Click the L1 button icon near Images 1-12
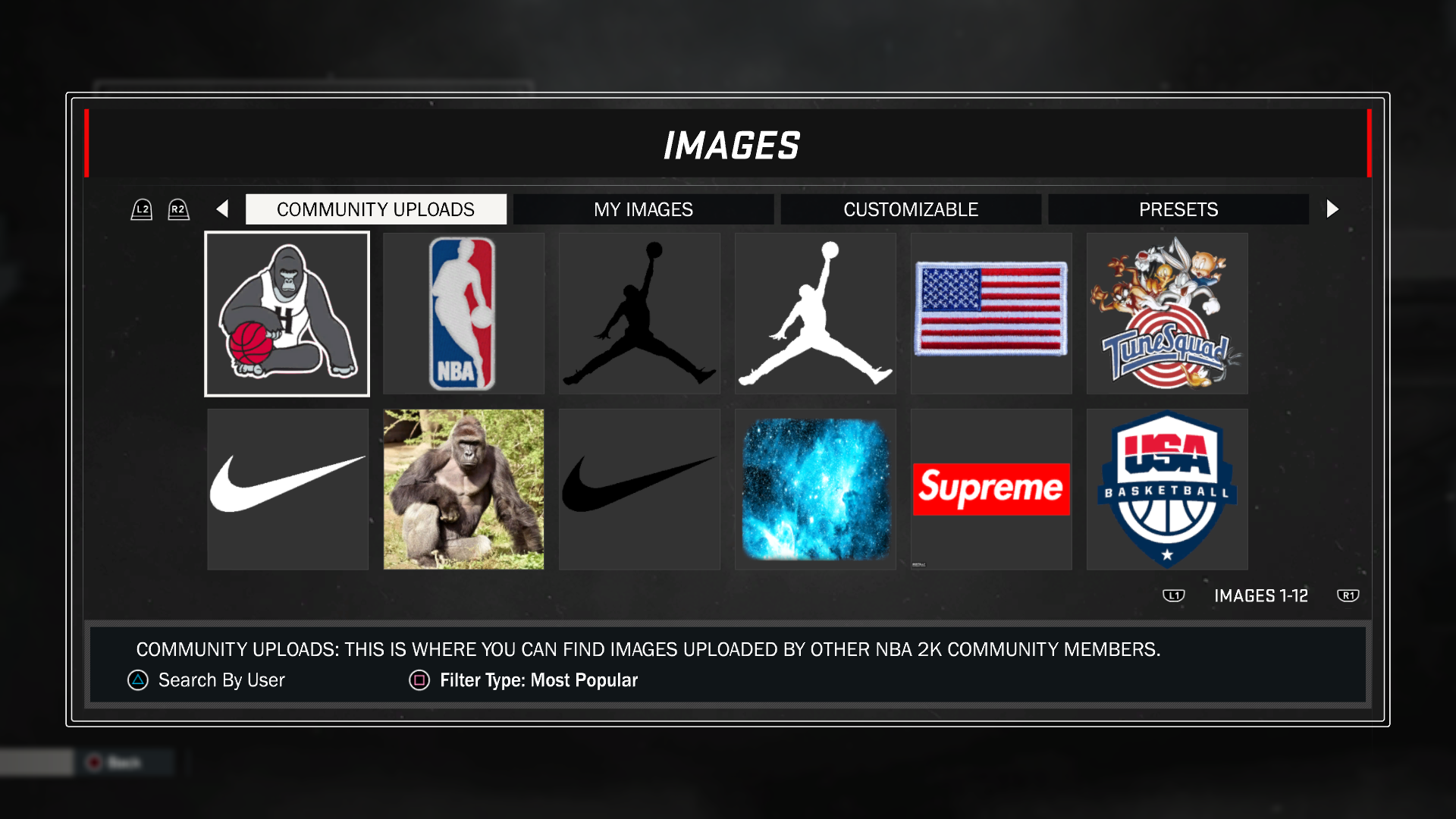The height and width of the screenshot is (819, 1456). coord(1173,596)
